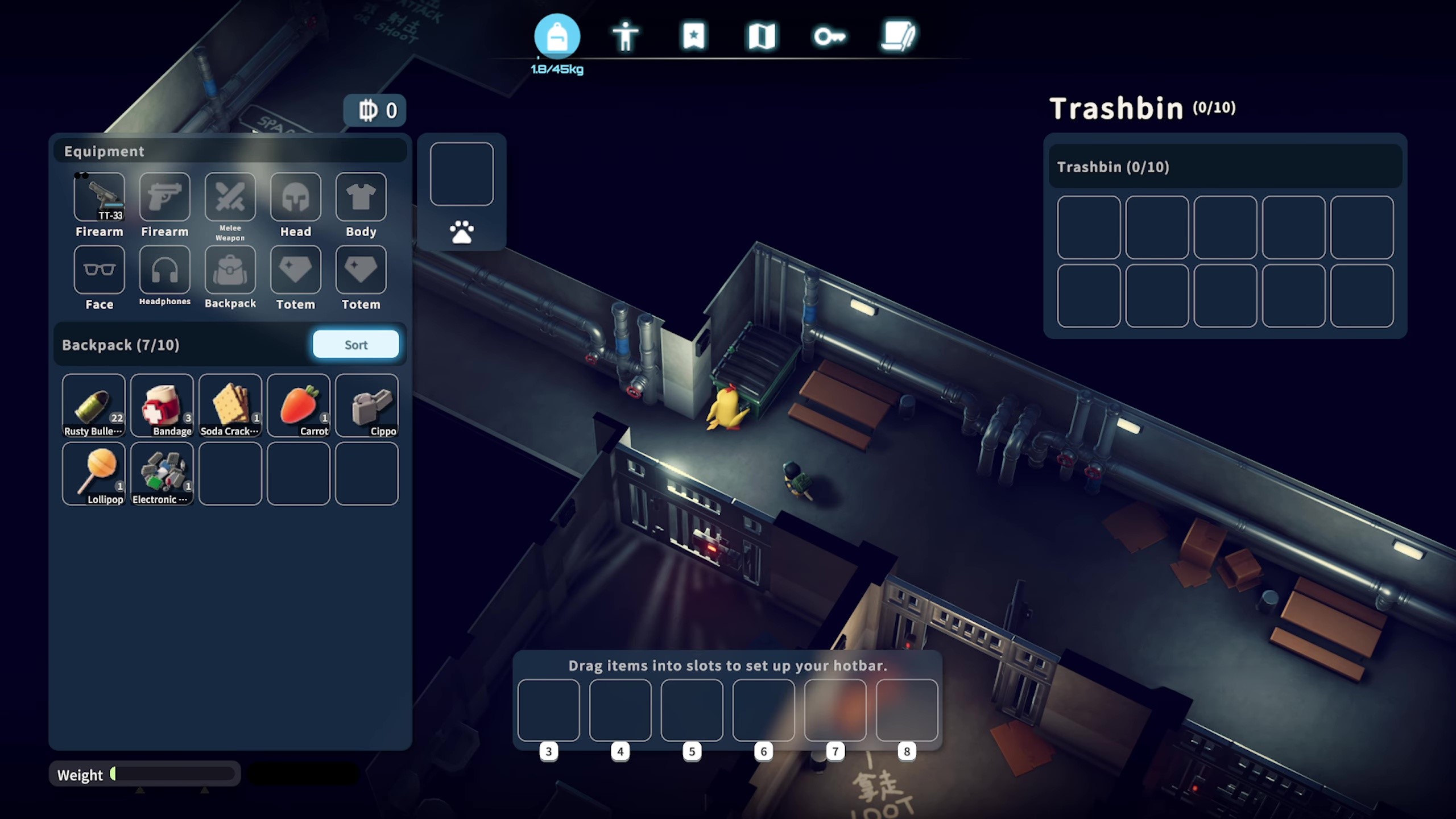Open the Melee Weapon equipment slot
The width and height of the screenshot is (1456, 819).
[230, 197]
